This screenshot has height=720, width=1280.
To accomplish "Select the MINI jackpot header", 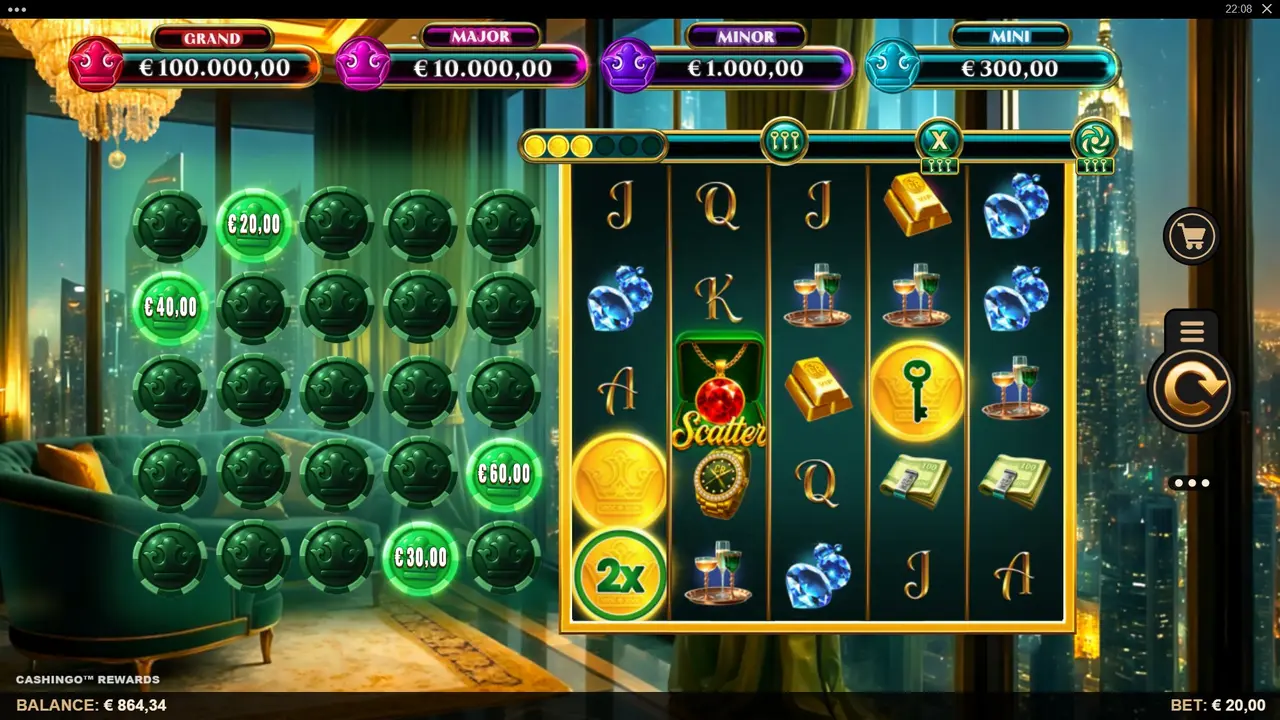I will pyautogui.click(x=1011, y=35).
